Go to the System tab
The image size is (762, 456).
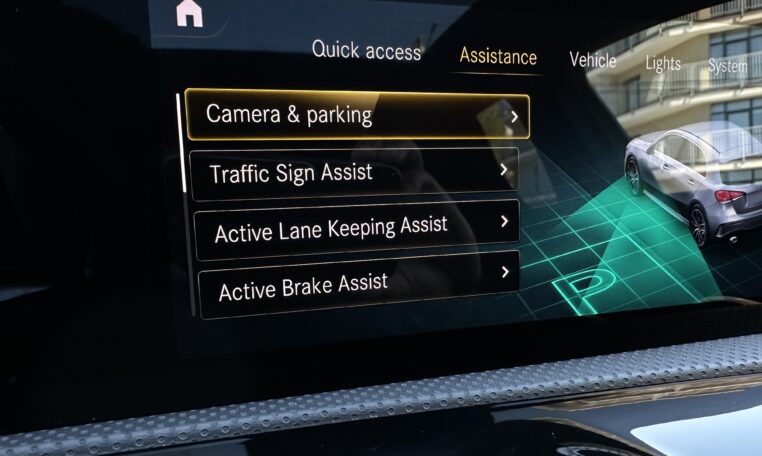[728, 66]
